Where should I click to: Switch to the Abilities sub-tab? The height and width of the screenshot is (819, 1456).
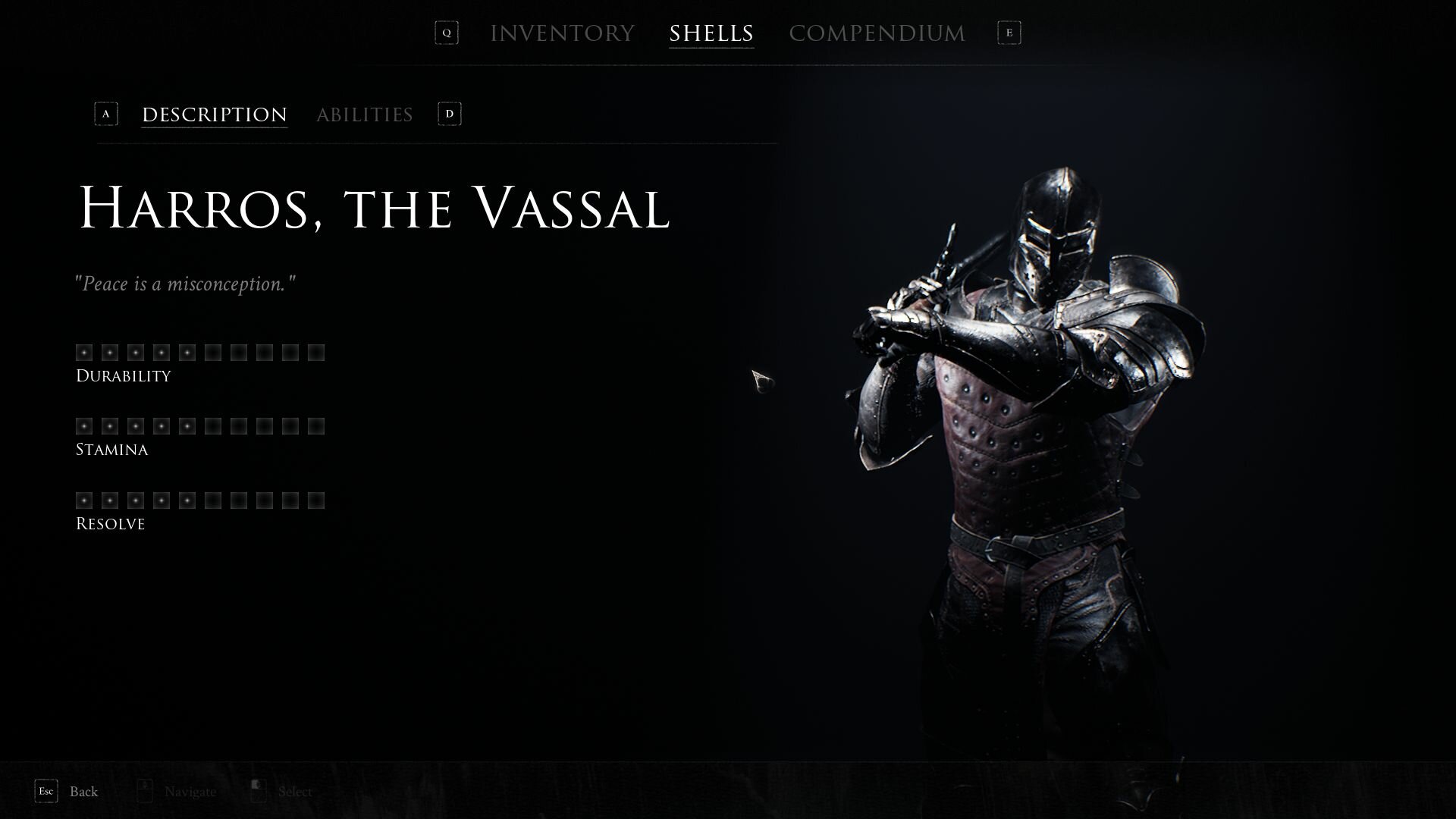point(364,115)
